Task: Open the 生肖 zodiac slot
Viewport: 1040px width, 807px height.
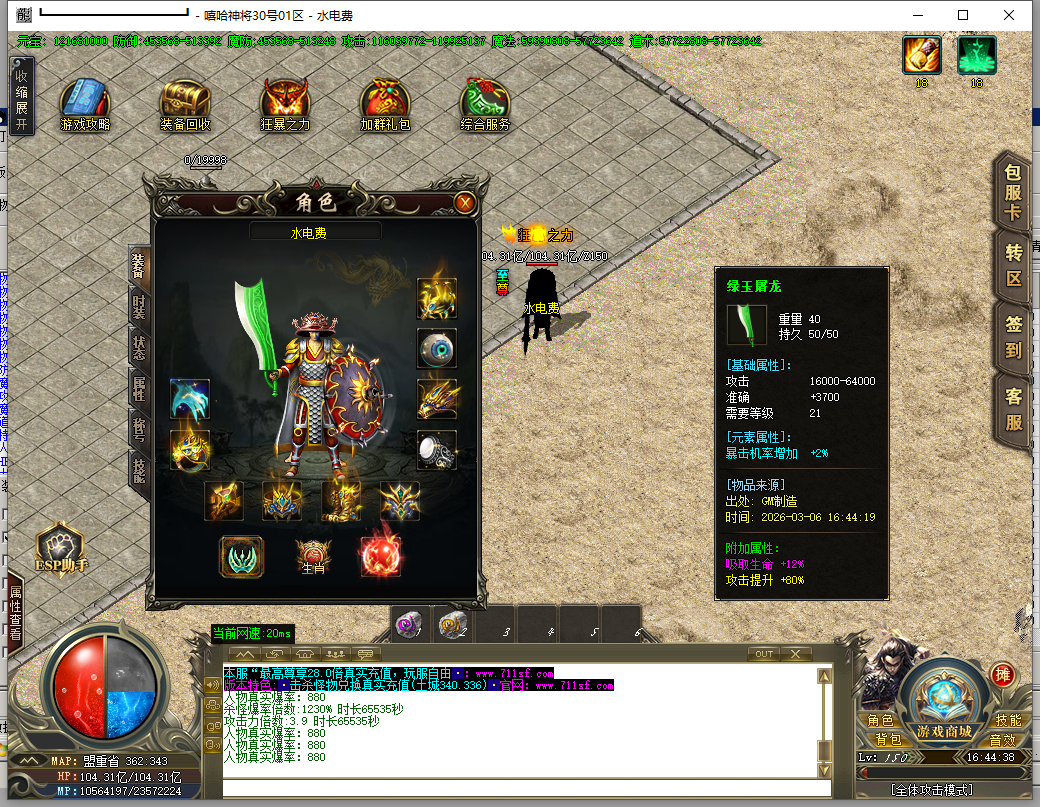Action: point(313,556)
